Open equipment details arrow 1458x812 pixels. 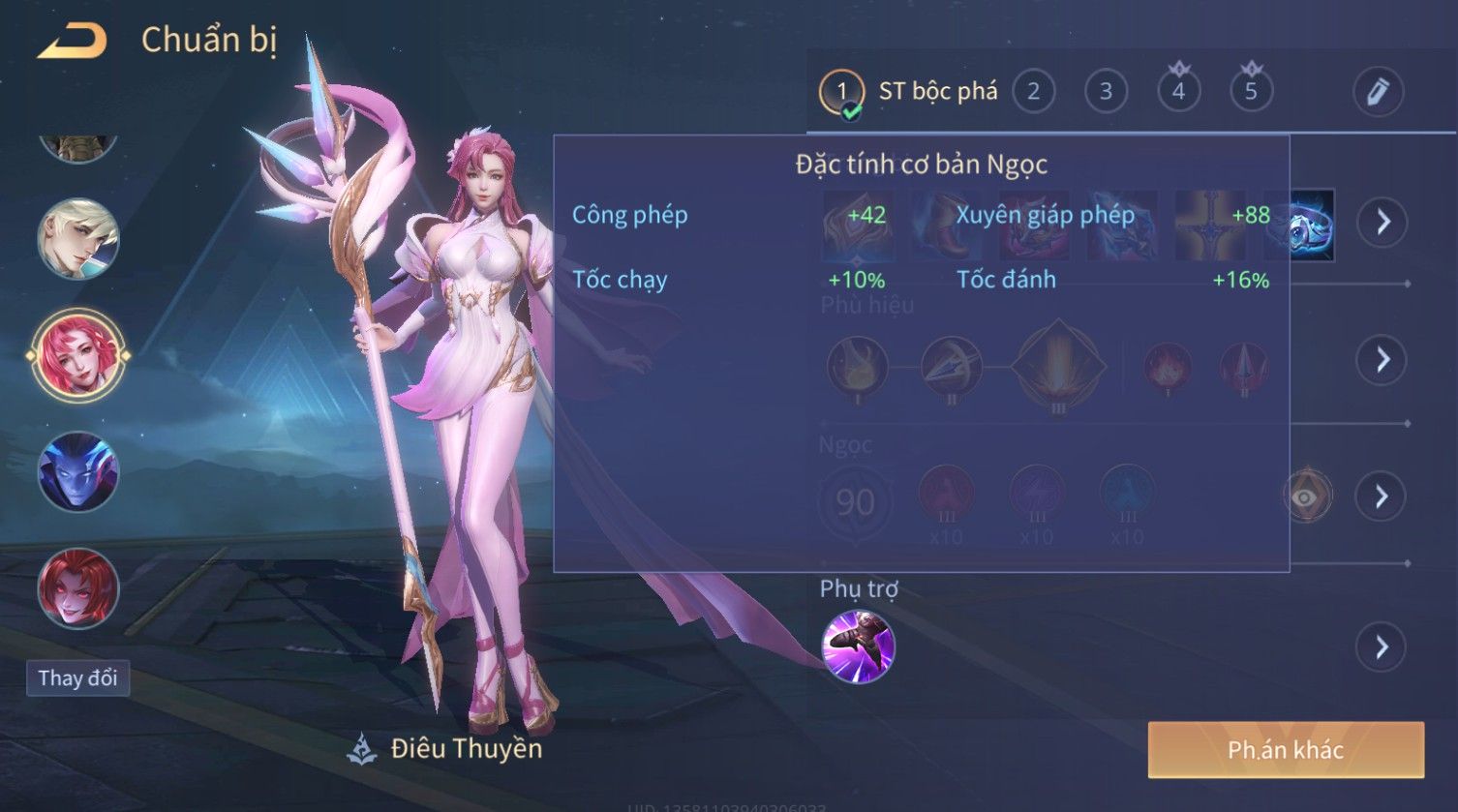click(1382, 222)
